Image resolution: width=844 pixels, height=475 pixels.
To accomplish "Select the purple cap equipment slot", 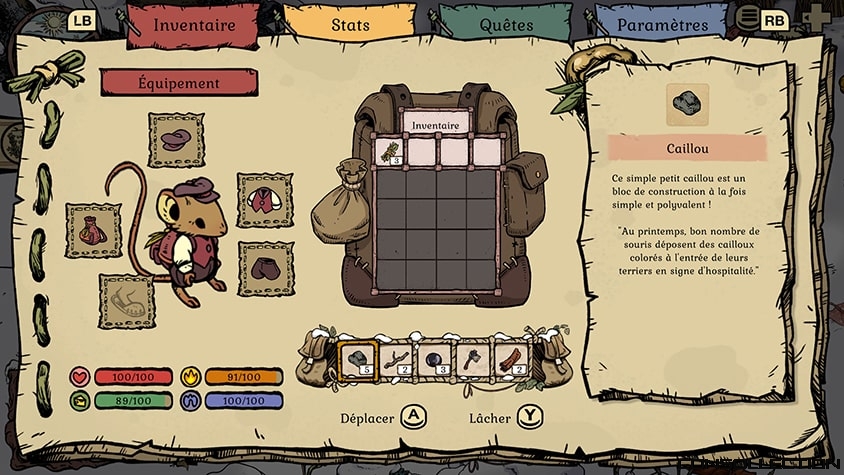I will tap(176, 140).
